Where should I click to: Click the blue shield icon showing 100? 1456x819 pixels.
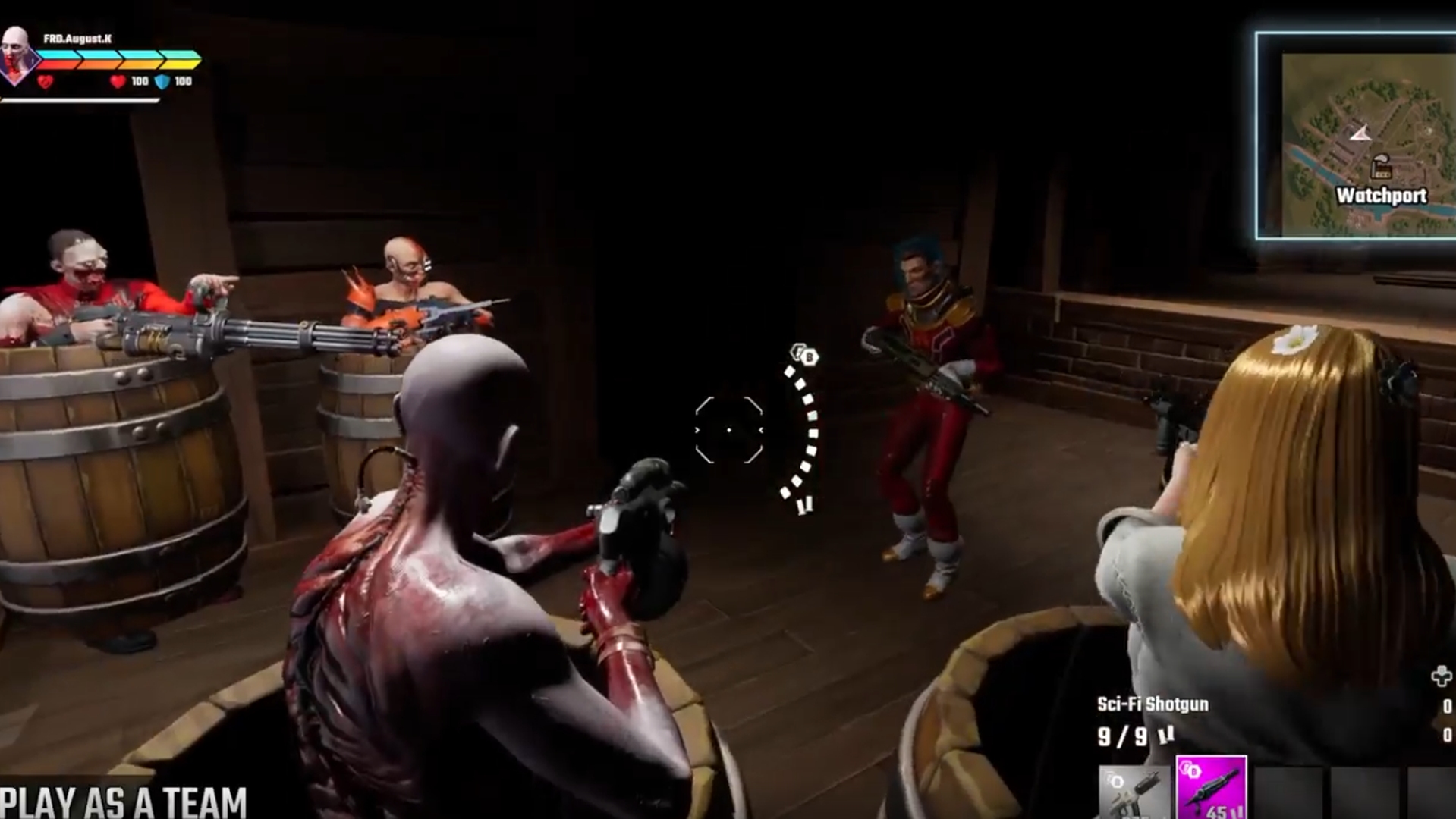[162, 81]
